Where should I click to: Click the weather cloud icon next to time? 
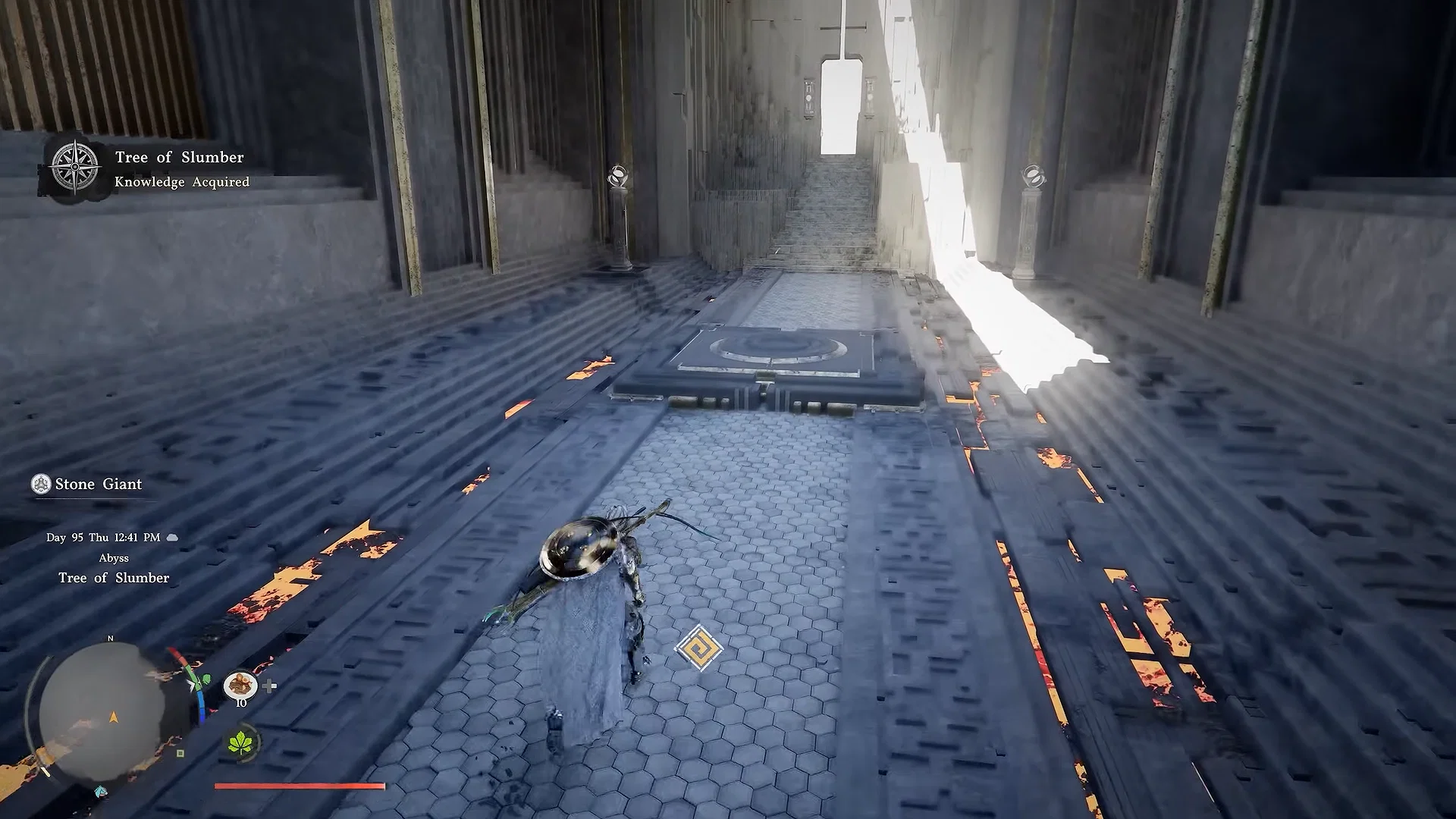tap(172, 538)
